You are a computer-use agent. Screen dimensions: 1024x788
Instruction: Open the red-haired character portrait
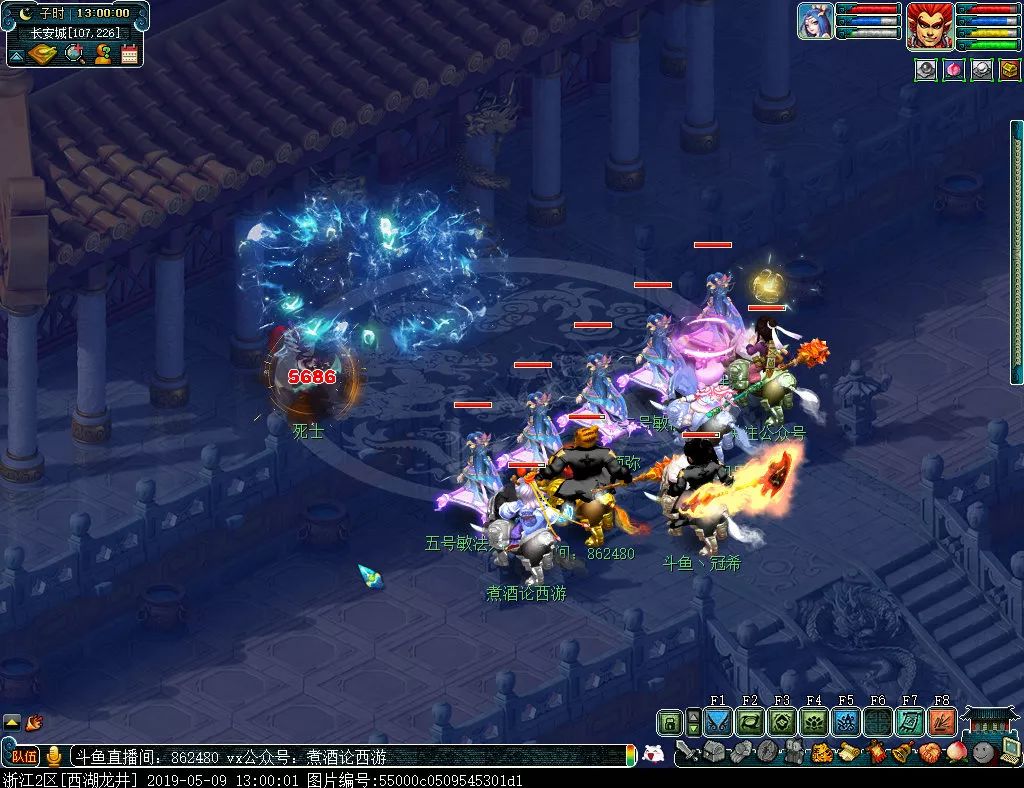click(929, 24)
